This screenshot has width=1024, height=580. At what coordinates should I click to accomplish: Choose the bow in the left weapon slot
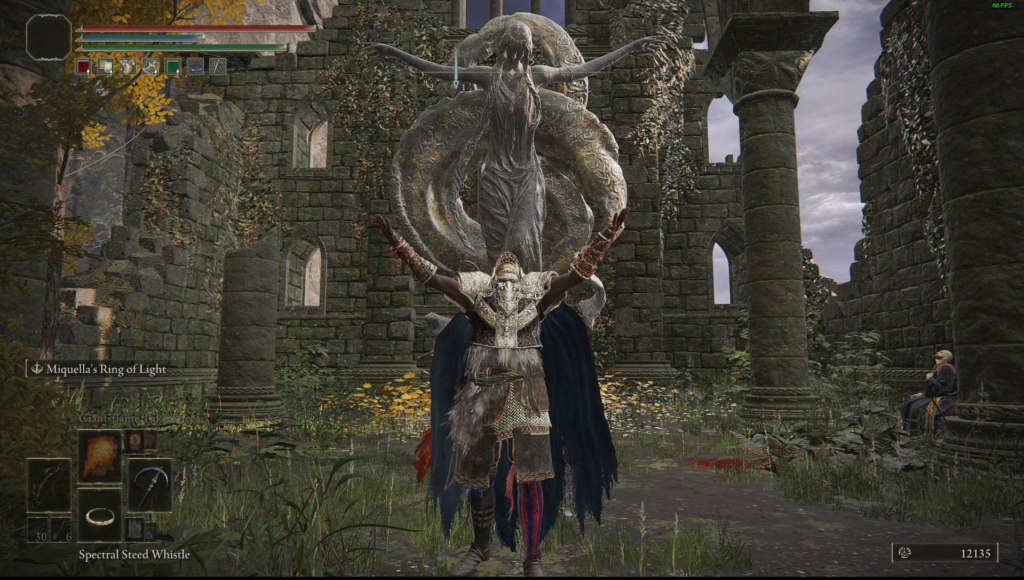click(x=49, y=485)
